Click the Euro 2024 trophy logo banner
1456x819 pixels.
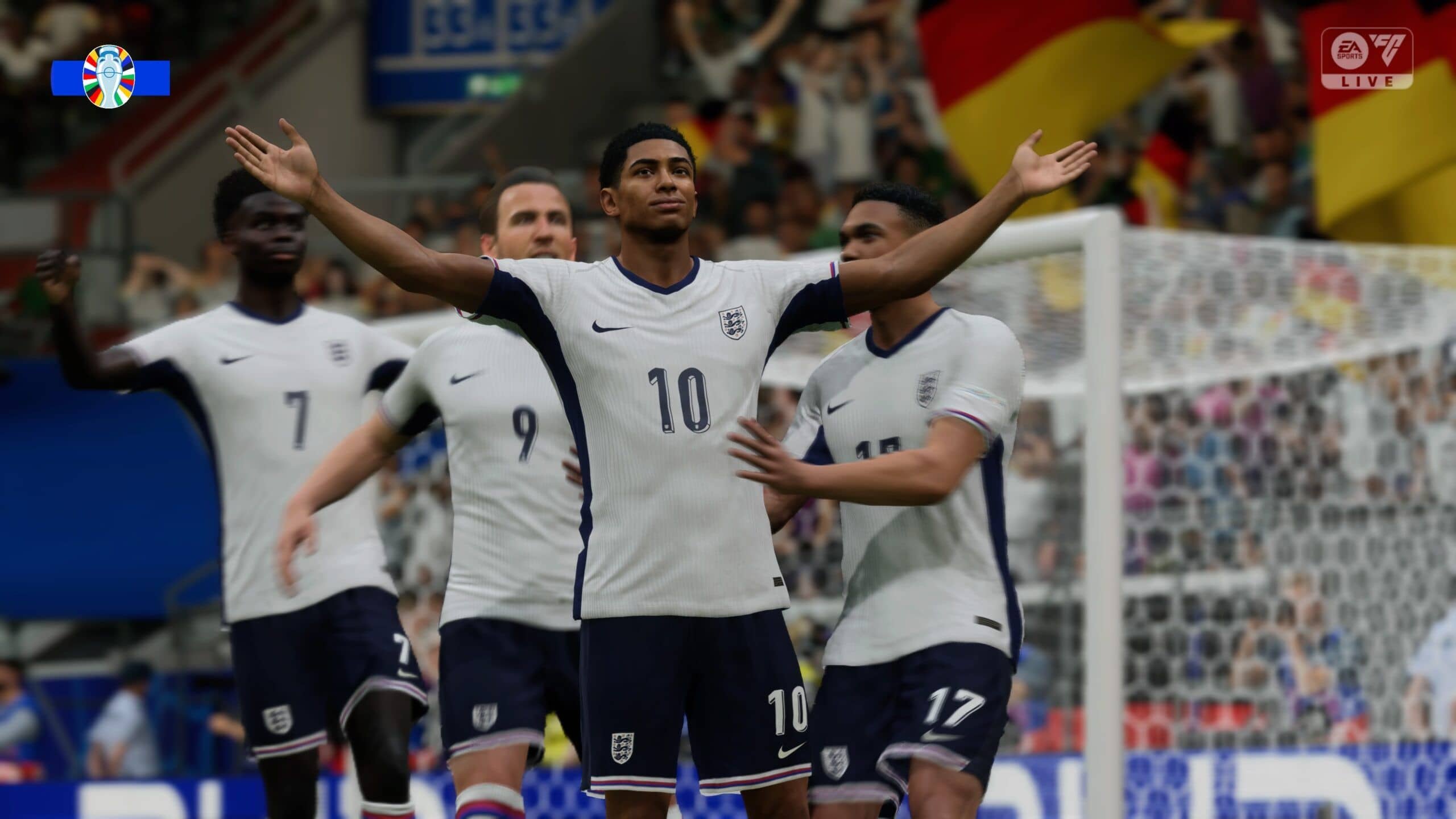click(x=110, y=77)
